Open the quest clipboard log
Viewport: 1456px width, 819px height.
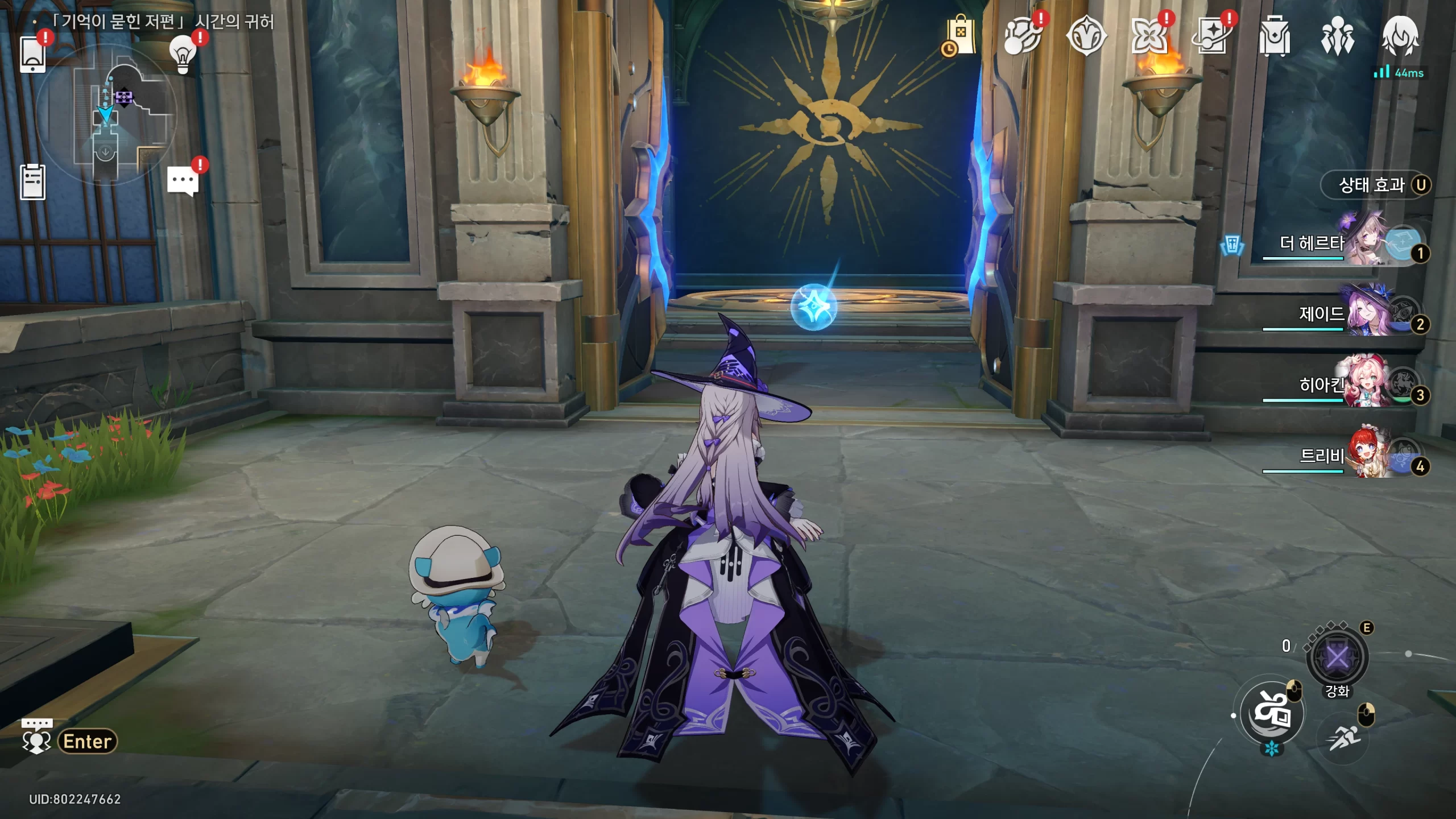(32, 182)
